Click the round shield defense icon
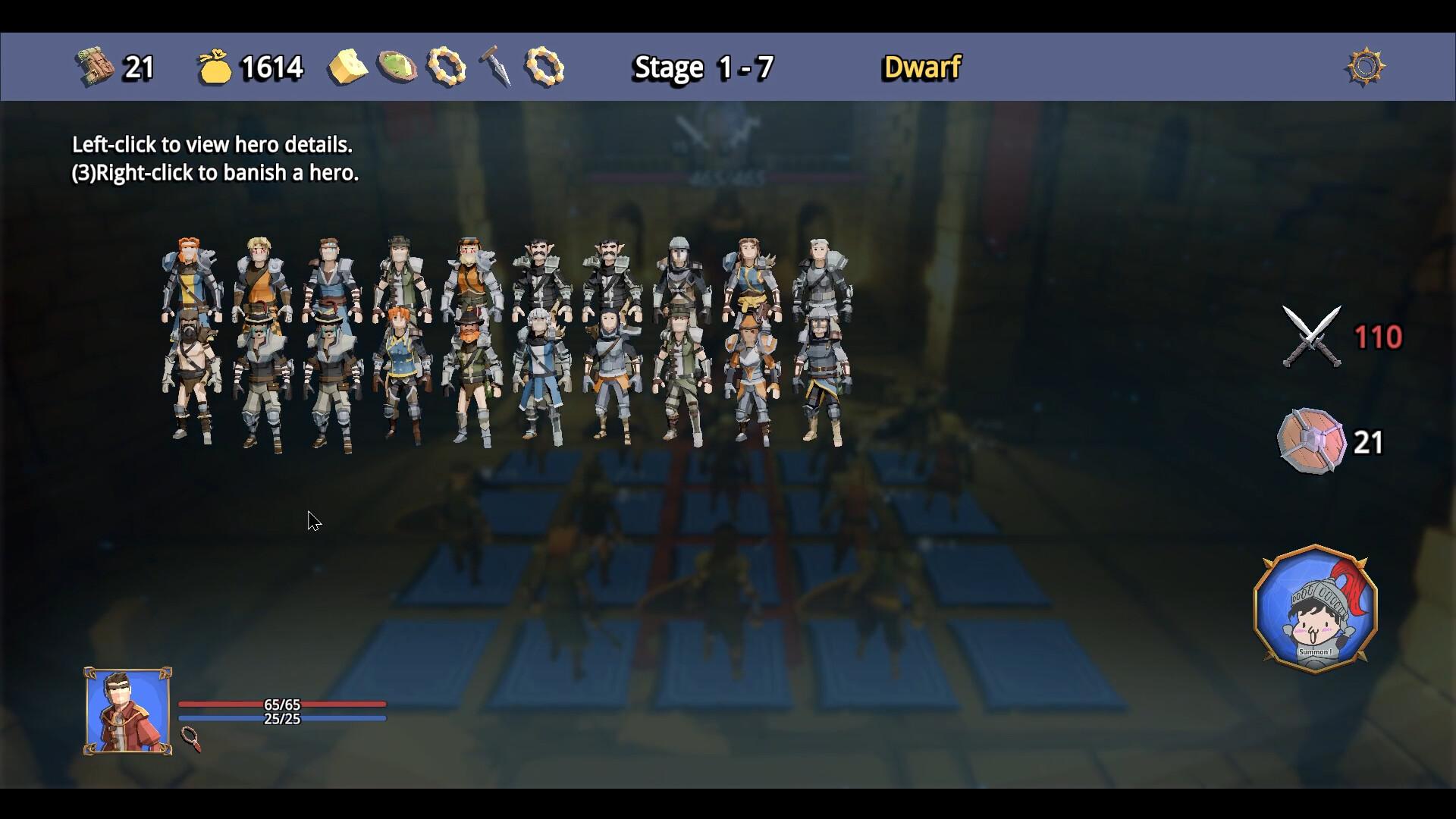 click(1310, 441)
